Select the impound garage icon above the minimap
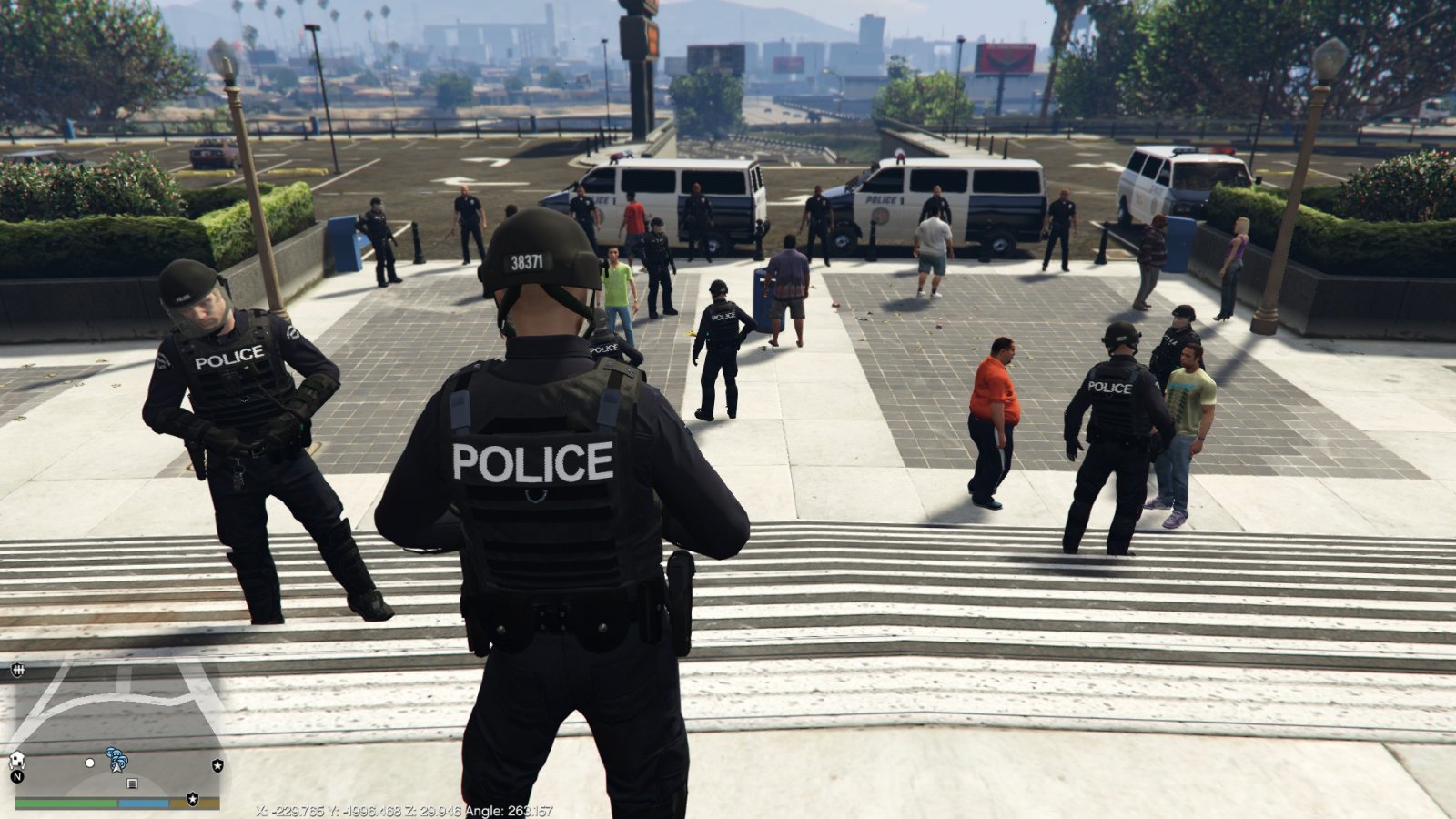Screen dimensions: 1456x819 (18, 669)
